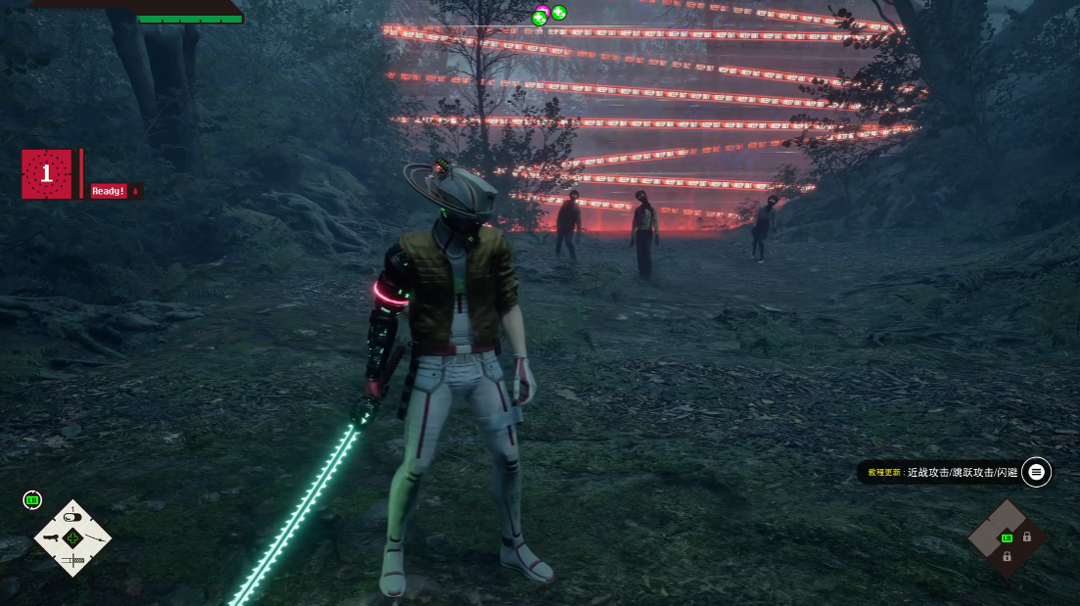Open the tutorial update notice for melee attacks
Viewport: 1080px width, 606px height.
tap(942, 472)
